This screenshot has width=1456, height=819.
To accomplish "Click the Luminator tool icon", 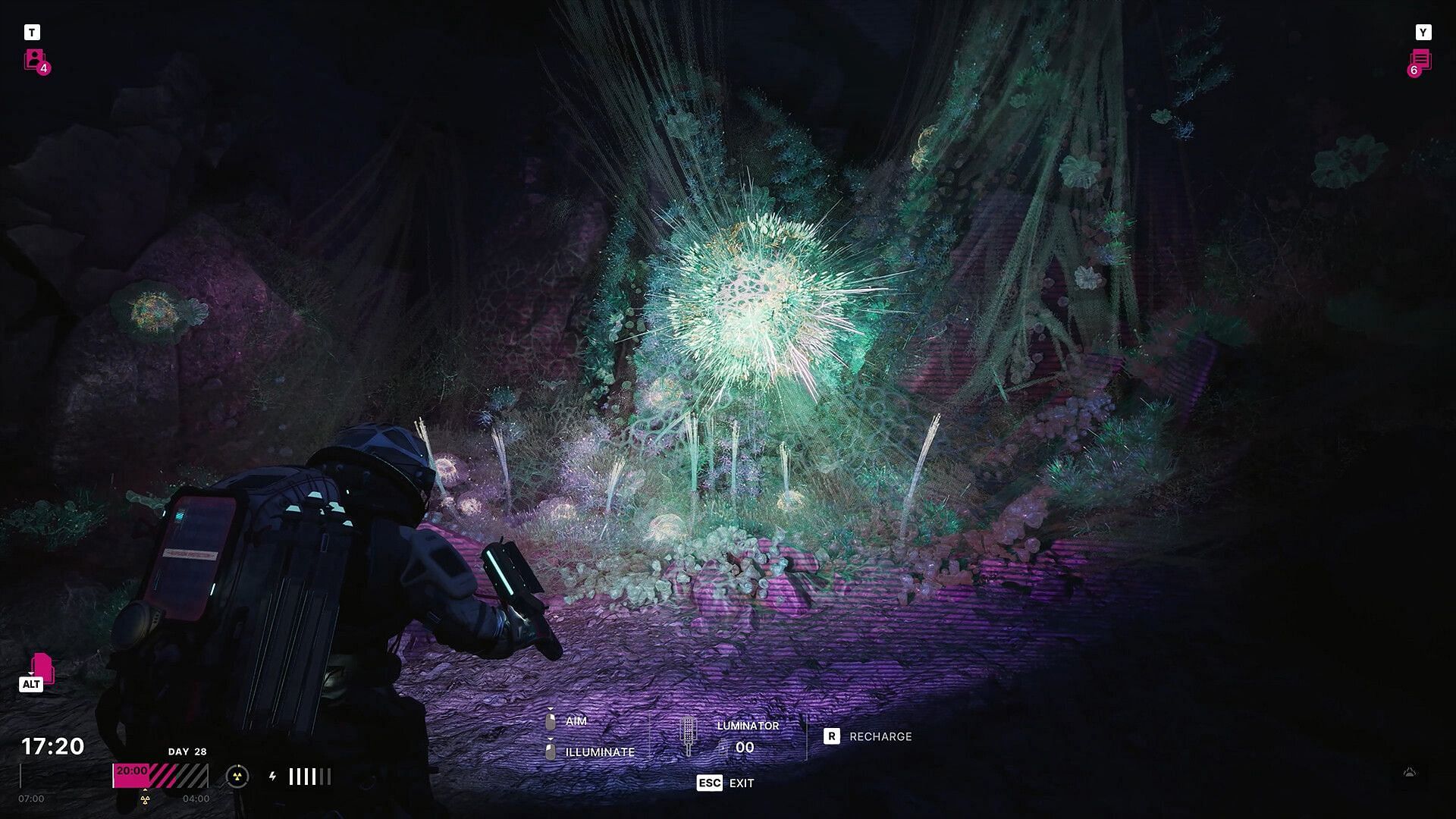I will tap(688, 735).
